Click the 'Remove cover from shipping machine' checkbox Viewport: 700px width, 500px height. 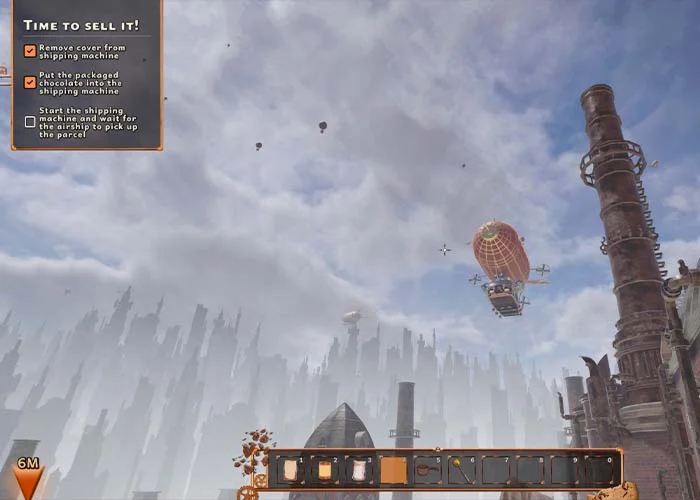[x=30, y=50]
